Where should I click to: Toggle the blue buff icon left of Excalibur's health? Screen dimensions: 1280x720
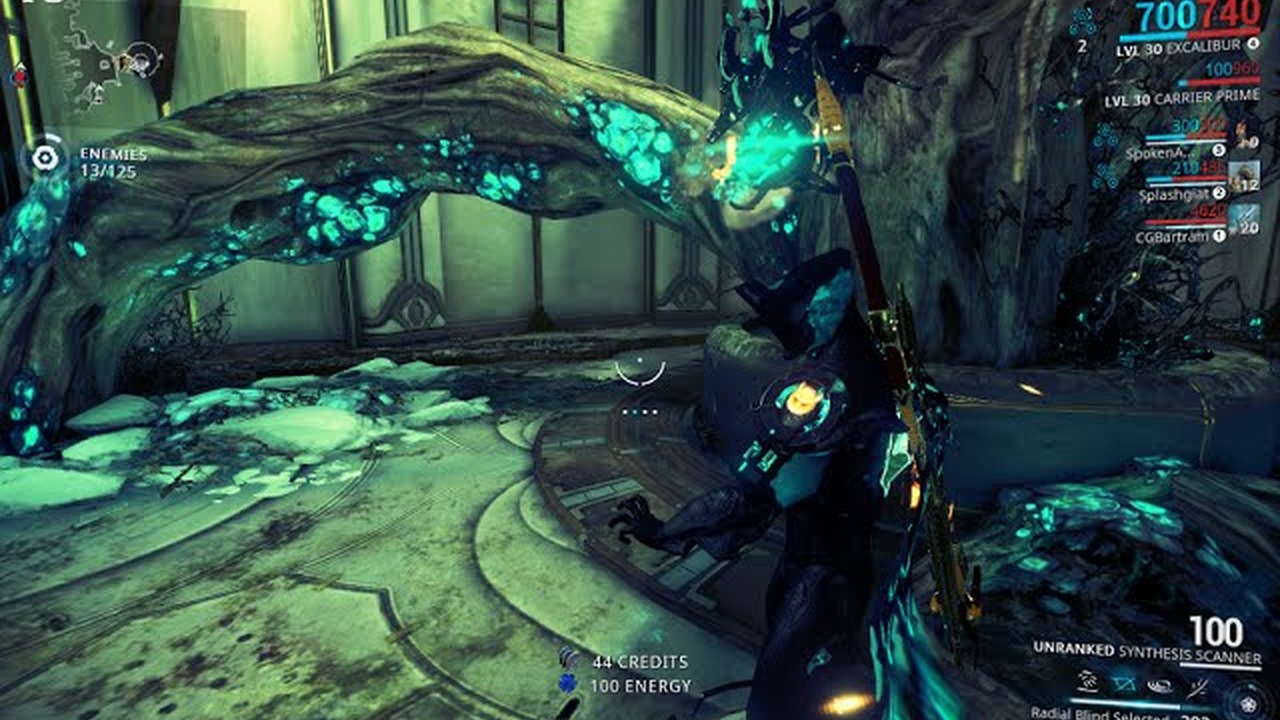point(1083,21)
